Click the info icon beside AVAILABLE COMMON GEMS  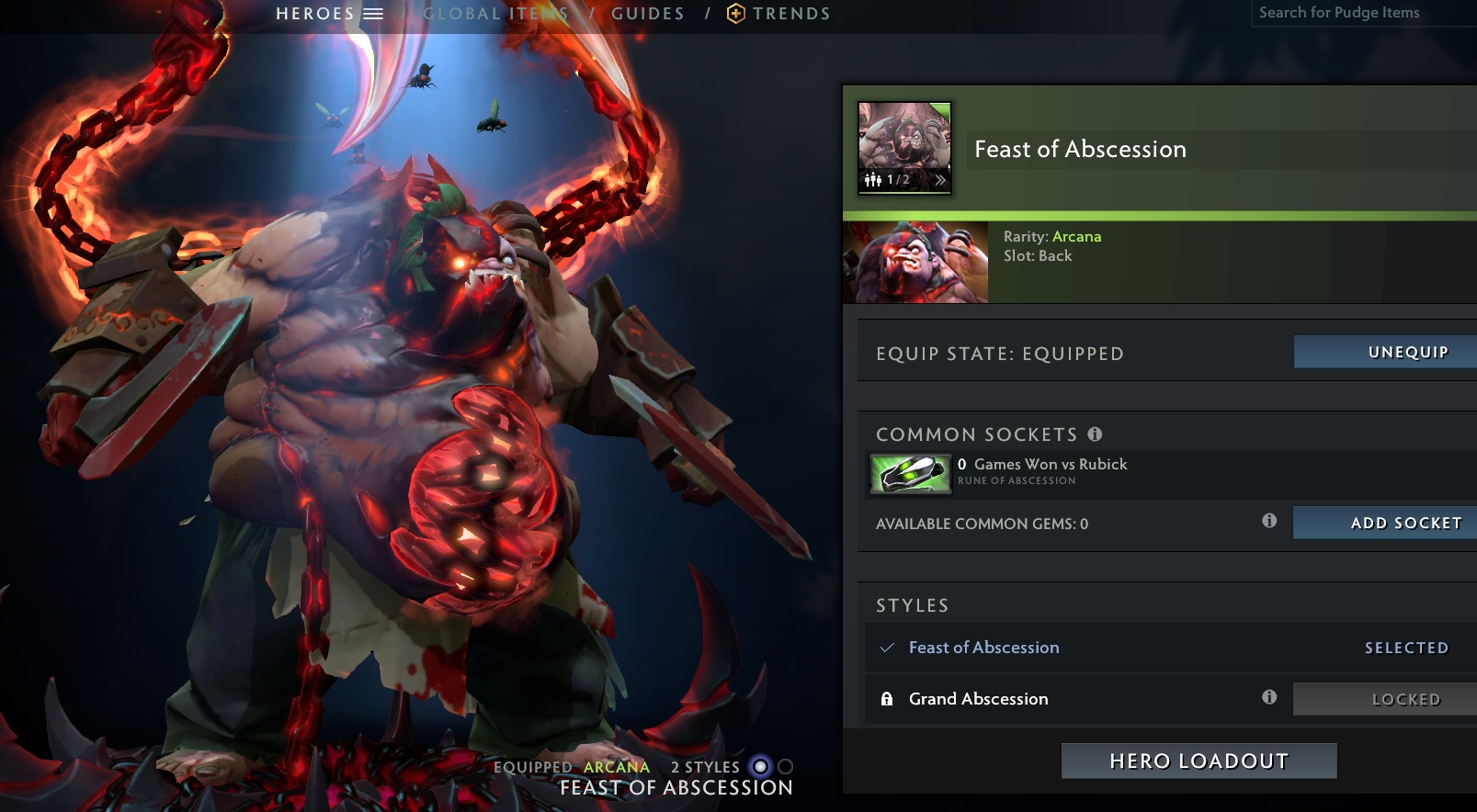tap(1269, 521)
